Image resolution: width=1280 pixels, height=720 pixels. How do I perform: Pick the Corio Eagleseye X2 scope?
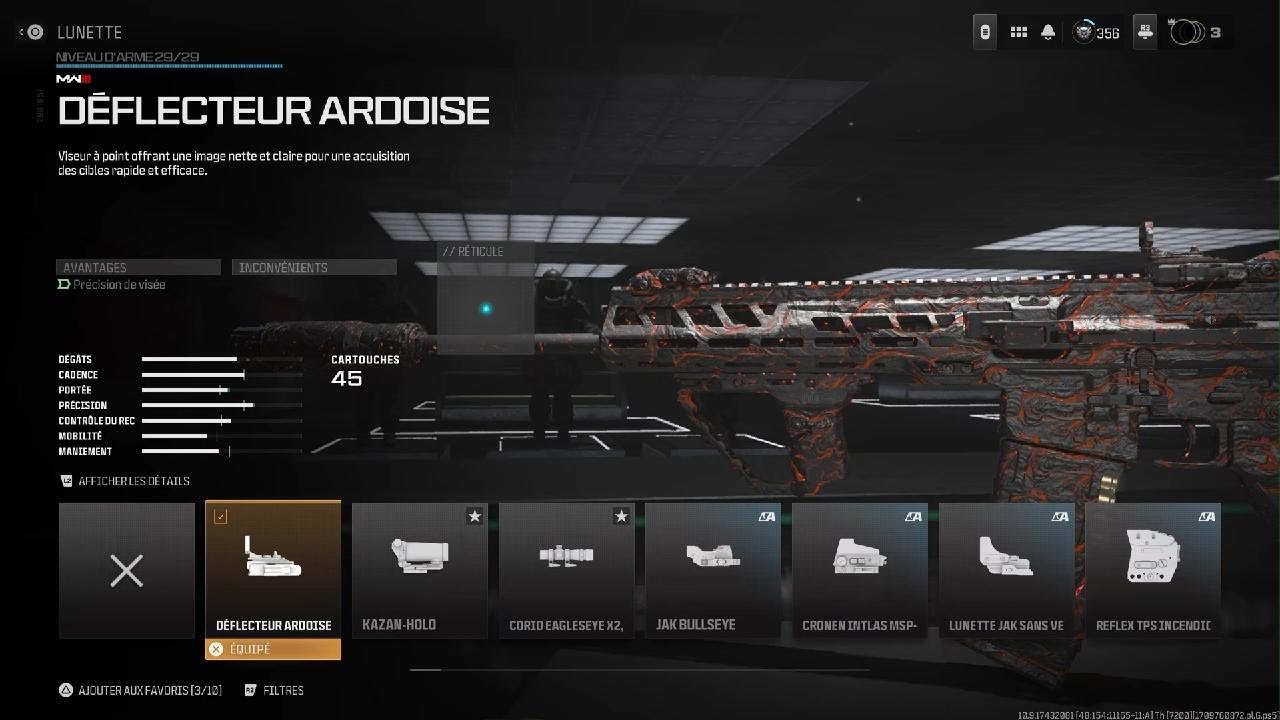[567, 570]
